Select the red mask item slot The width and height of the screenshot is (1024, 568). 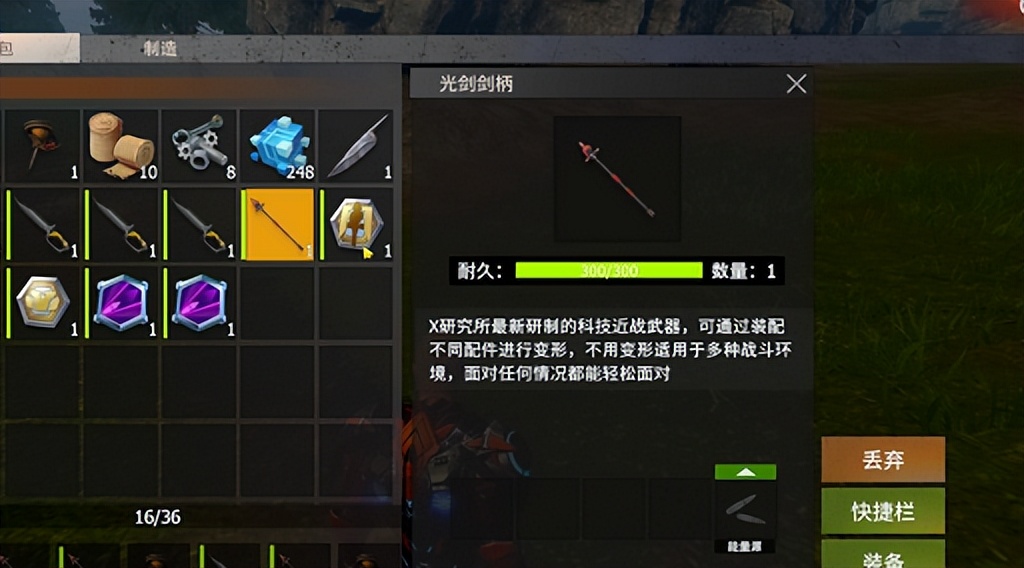44,145
